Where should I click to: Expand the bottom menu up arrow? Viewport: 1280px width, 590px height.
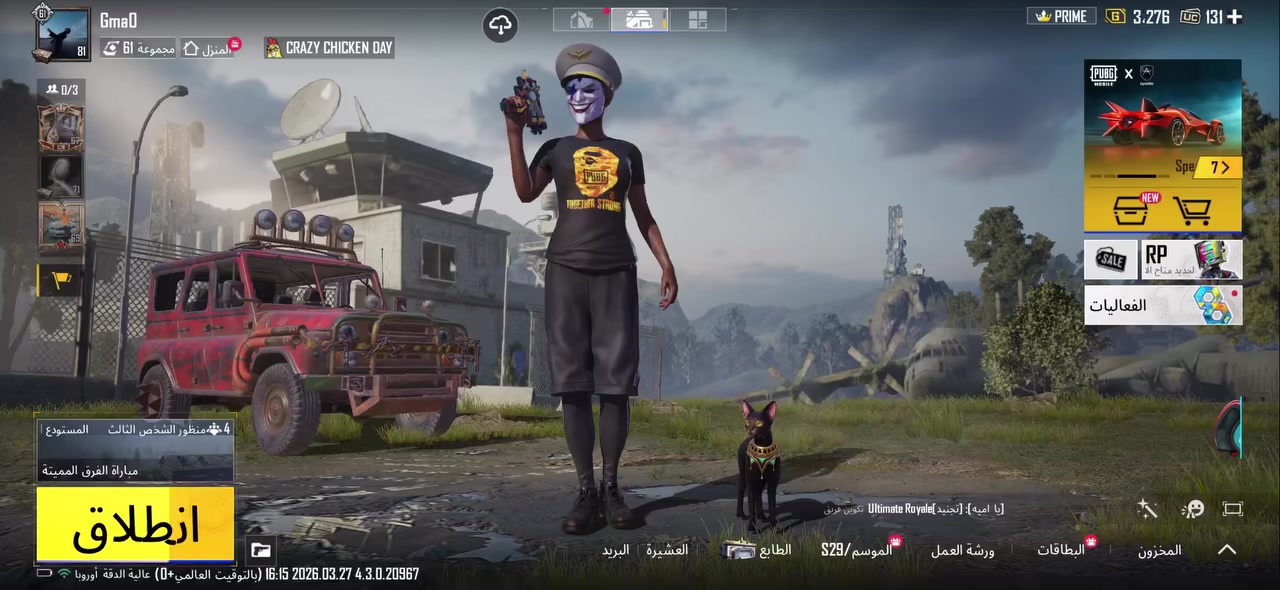1227,550
